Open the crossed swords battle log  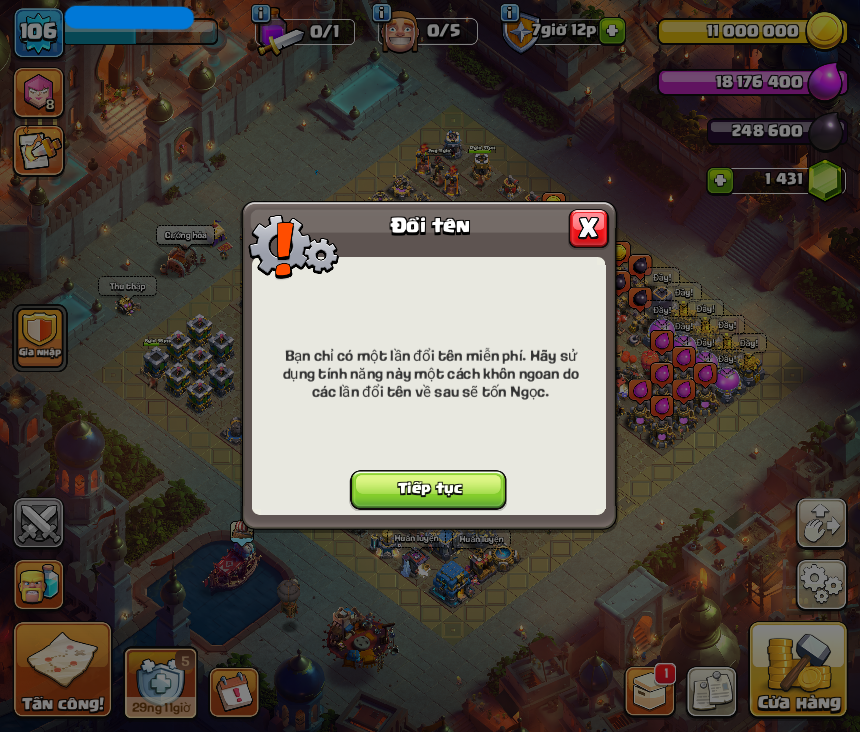pos(39,522)
